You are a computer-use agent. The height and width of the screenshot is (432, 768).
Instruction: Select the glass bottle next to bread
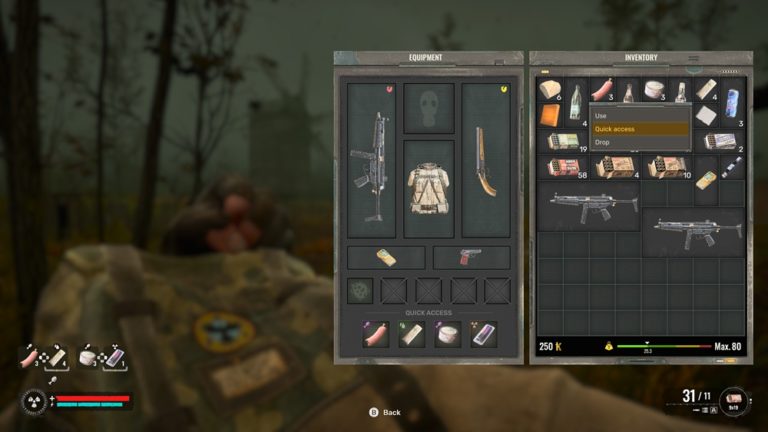pyautogui.click(x=576, y=100)
